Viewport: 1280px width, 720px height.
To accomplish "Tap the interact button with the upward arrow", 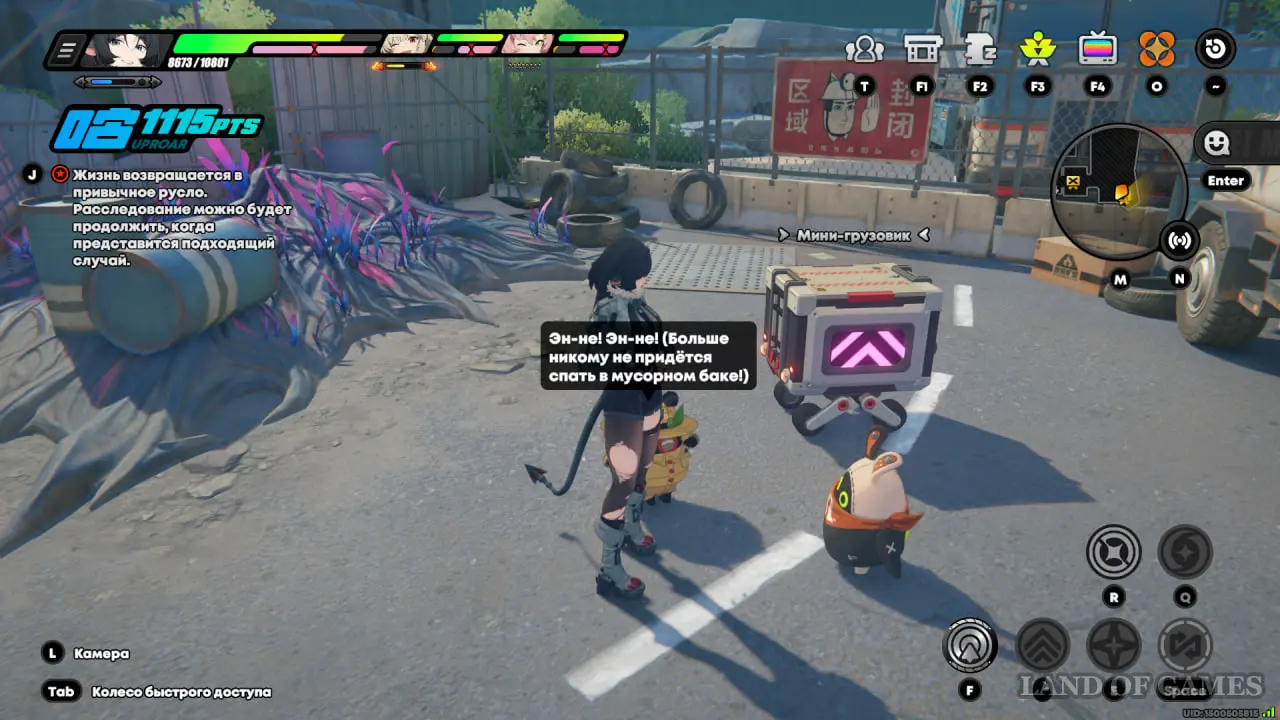I will point(969,645).
